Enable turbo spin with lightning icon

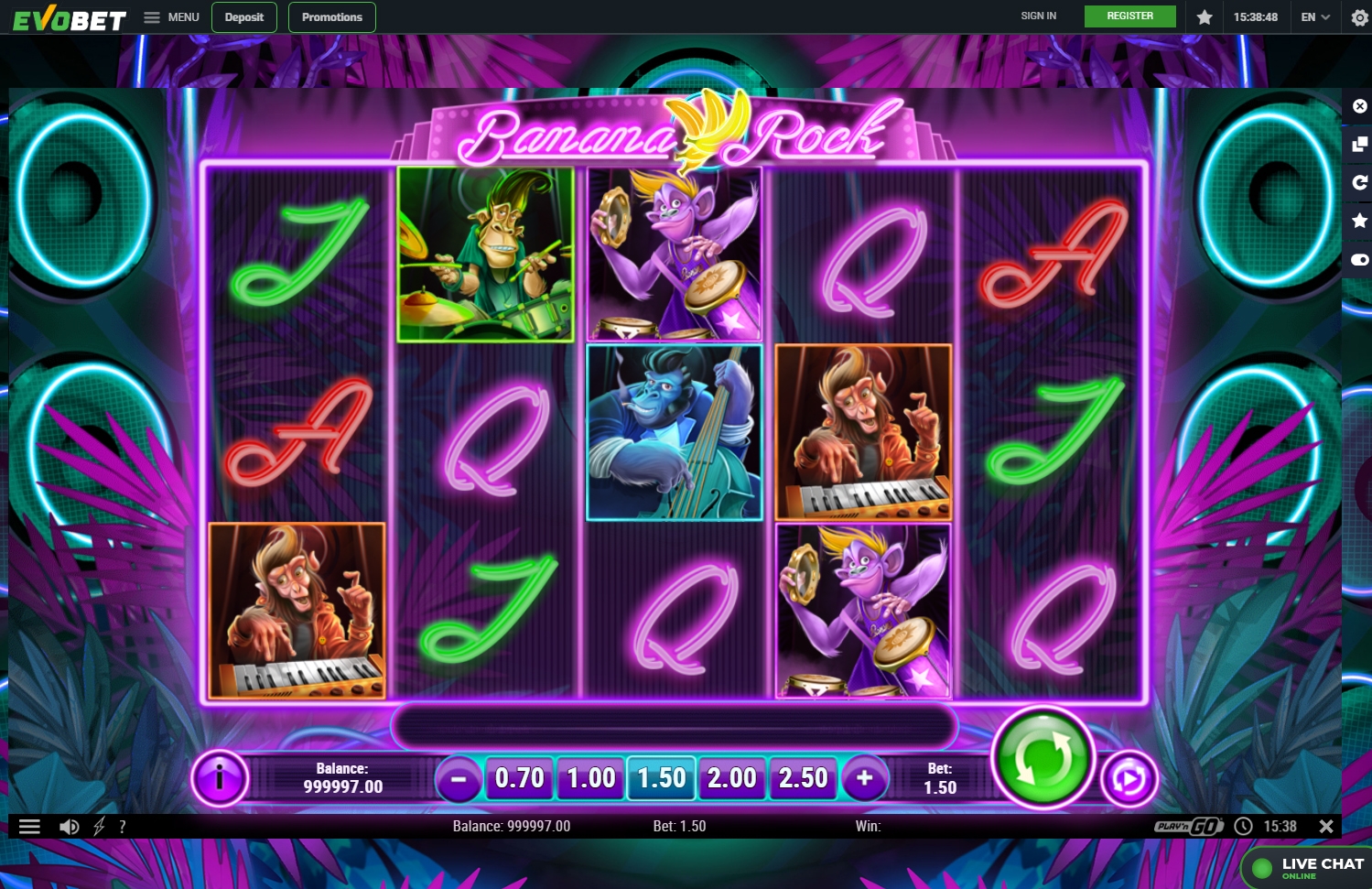coord(98,825)
